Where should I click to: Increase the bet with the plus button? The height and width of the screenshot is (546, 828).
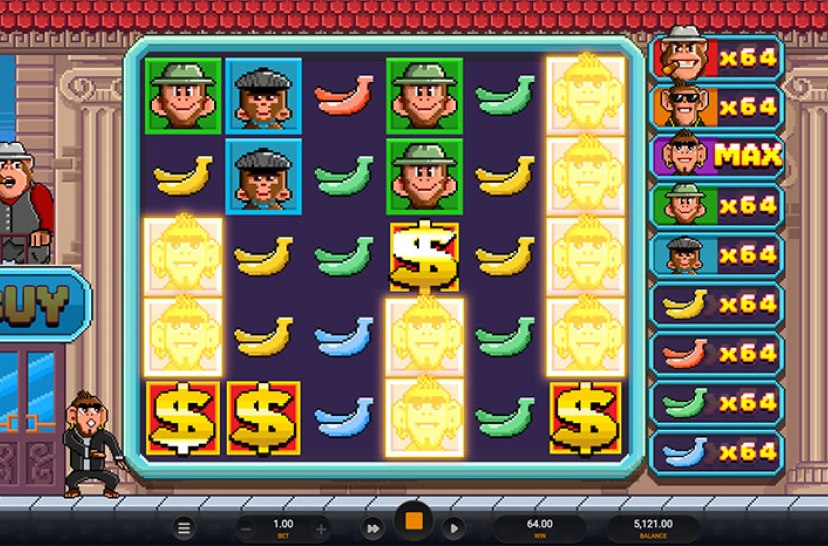(320, 528)
